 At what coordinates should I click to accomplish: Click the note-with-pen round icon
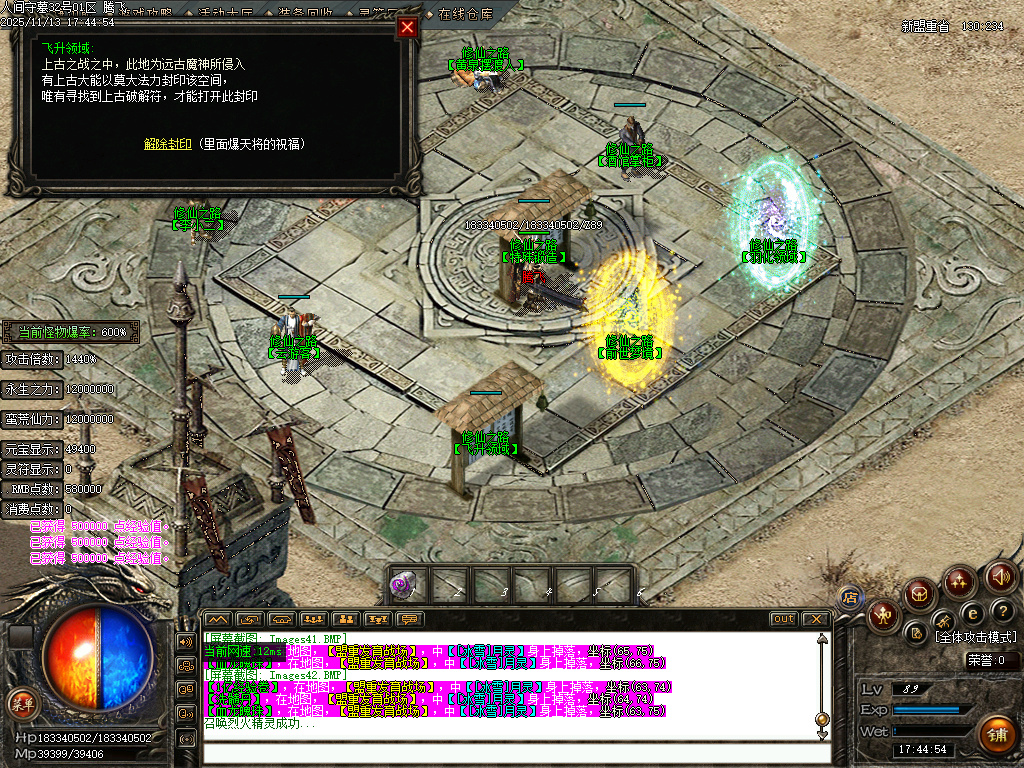click(915, 633)
